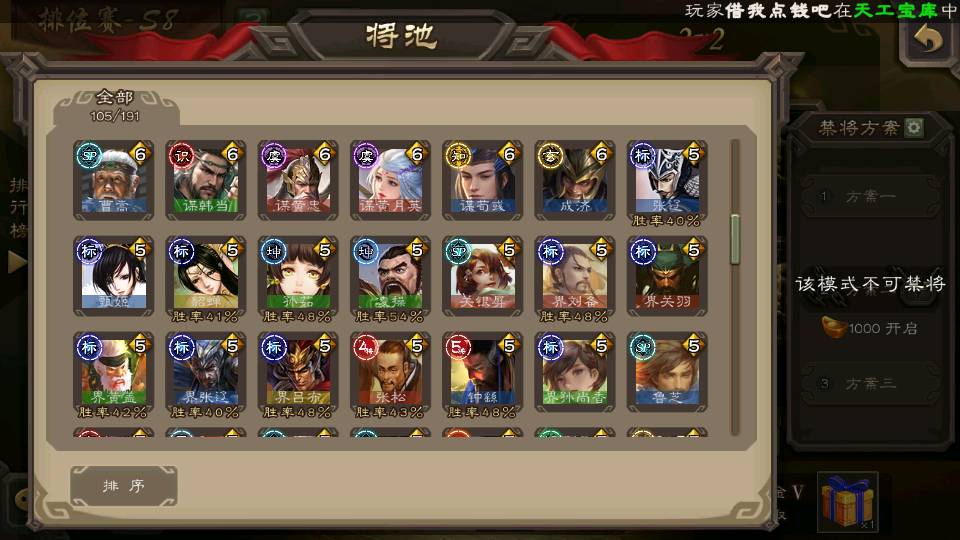Choose the 谋荀彧 general card
The width and height of the screenshot is (960, 540).
[x=483, y=180]
